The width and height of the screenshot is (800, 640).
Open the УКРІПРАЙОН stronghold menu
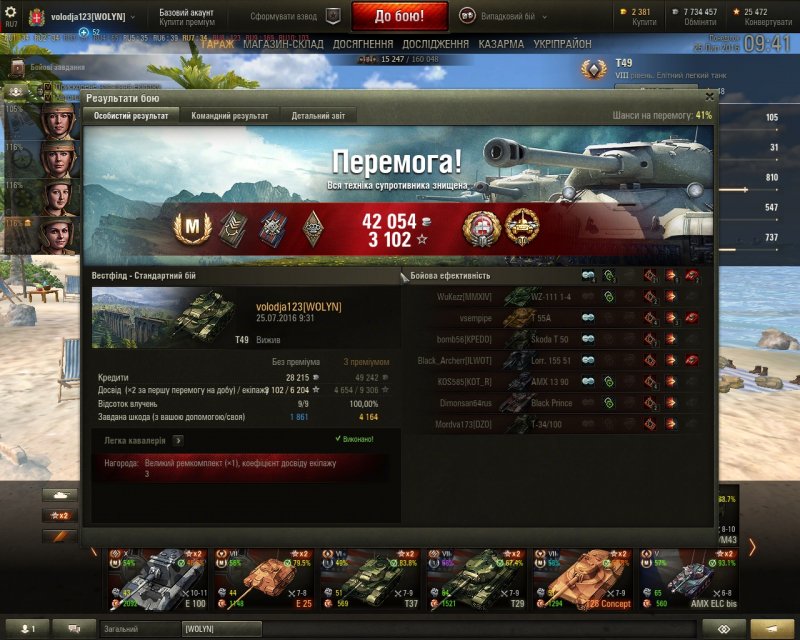[x=562, y=44]
